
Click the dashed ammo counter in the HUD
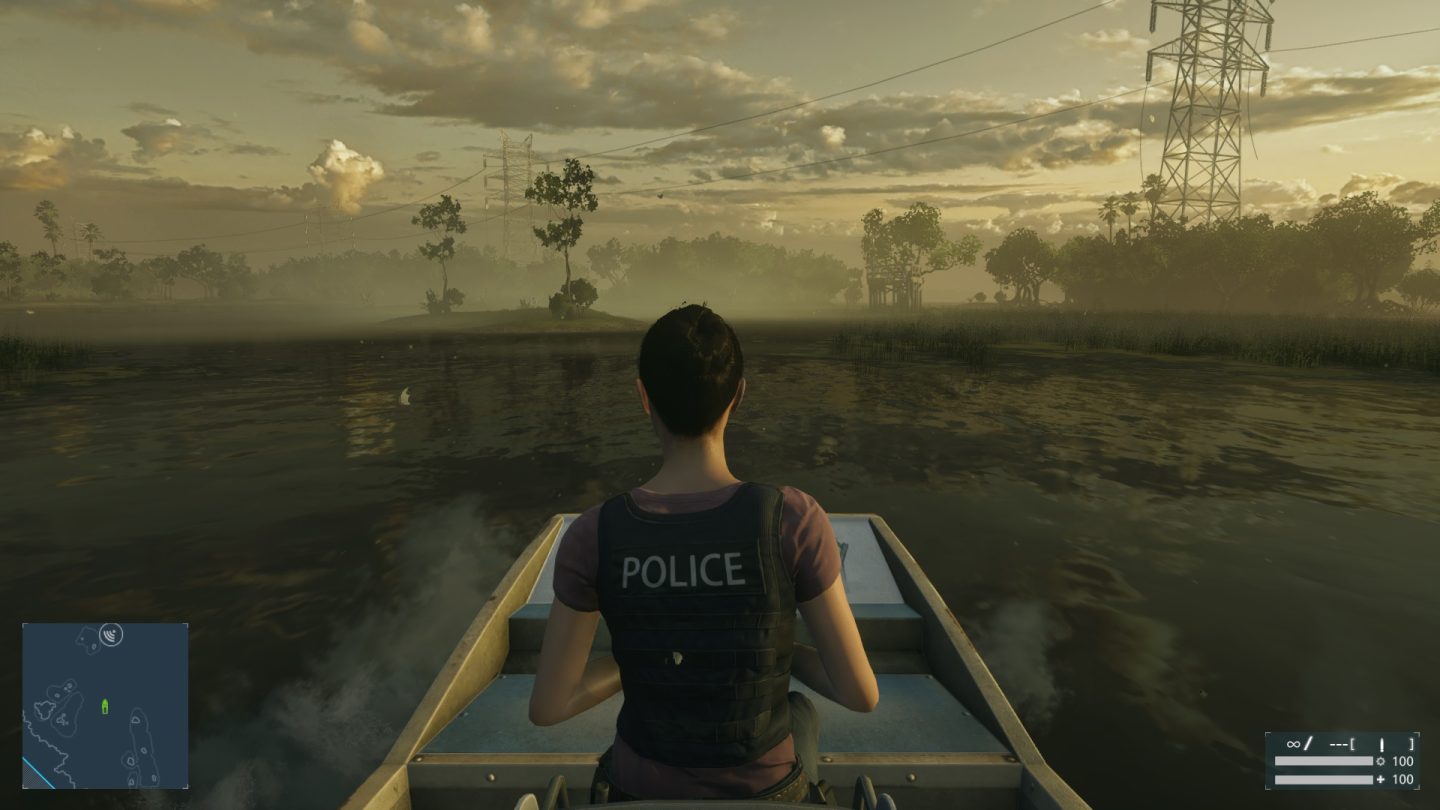(1338, 744)
